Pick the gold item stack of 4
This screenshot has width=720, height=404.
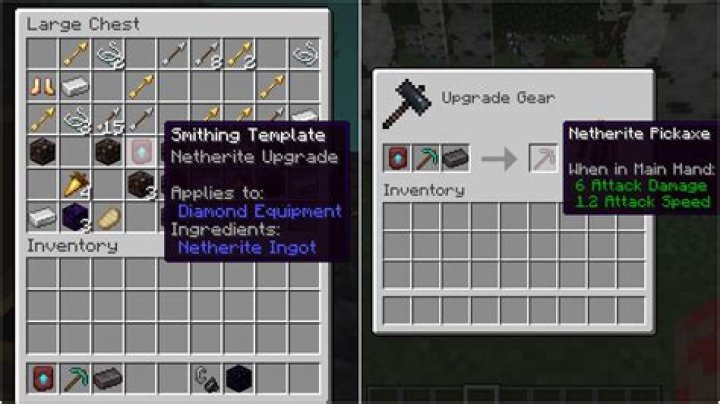click(x=75, y=184)
